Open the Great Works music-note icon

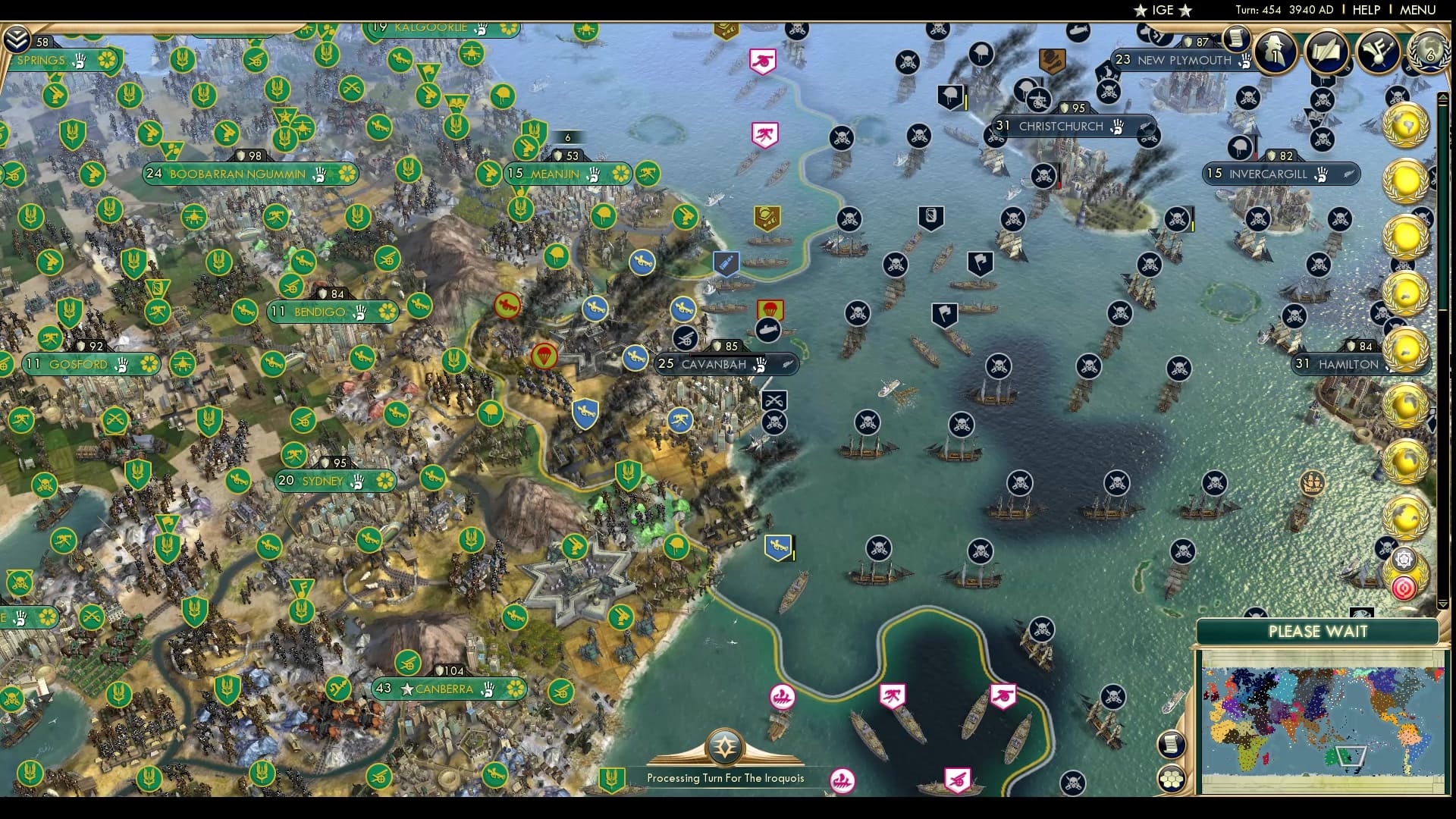pos(1379,53)
